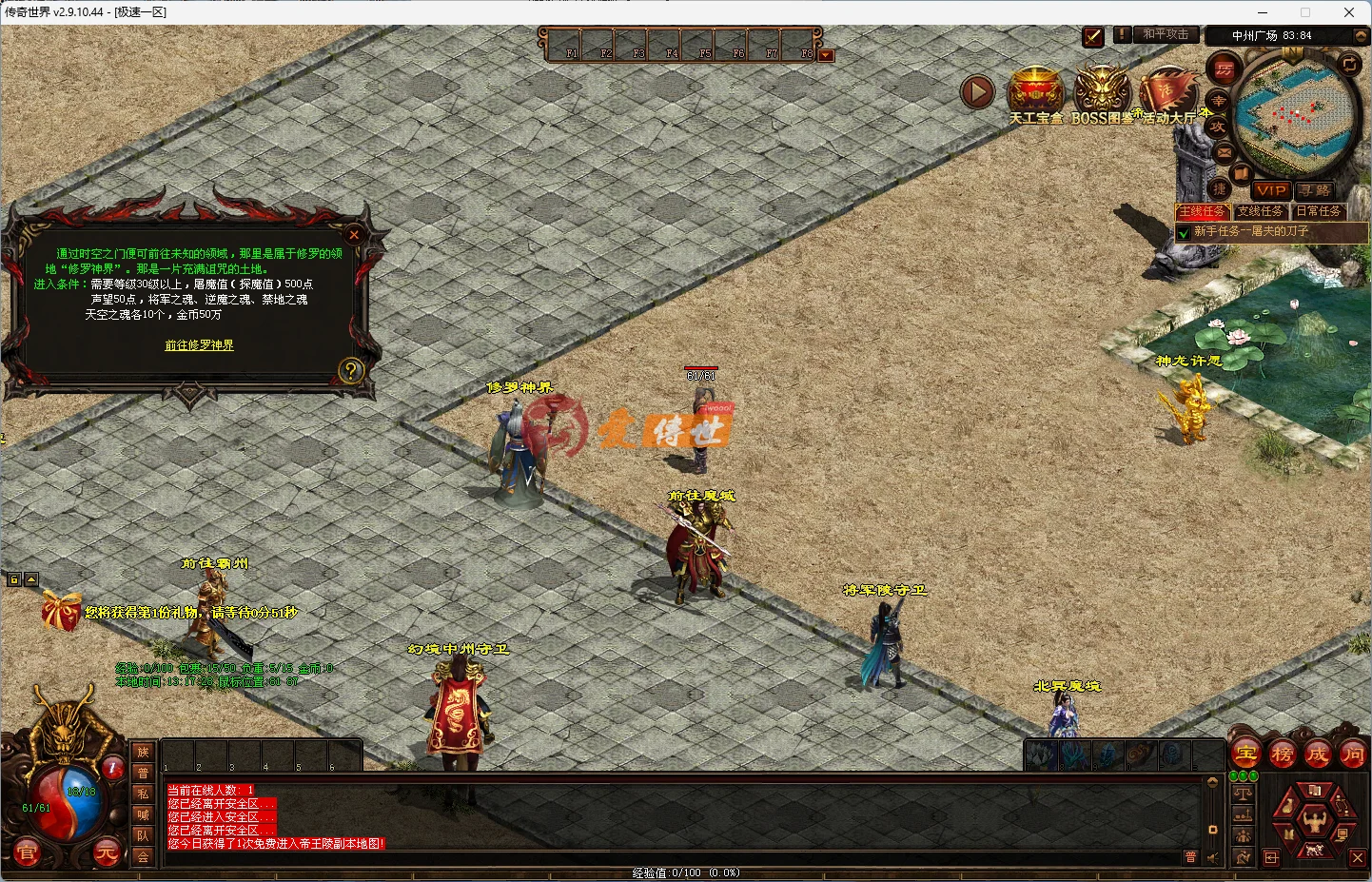Open the 天工宝盒 treasure box
The width and height of the screenshot is (1372, 882).
pyautogui.click(x=1036, y=90)
